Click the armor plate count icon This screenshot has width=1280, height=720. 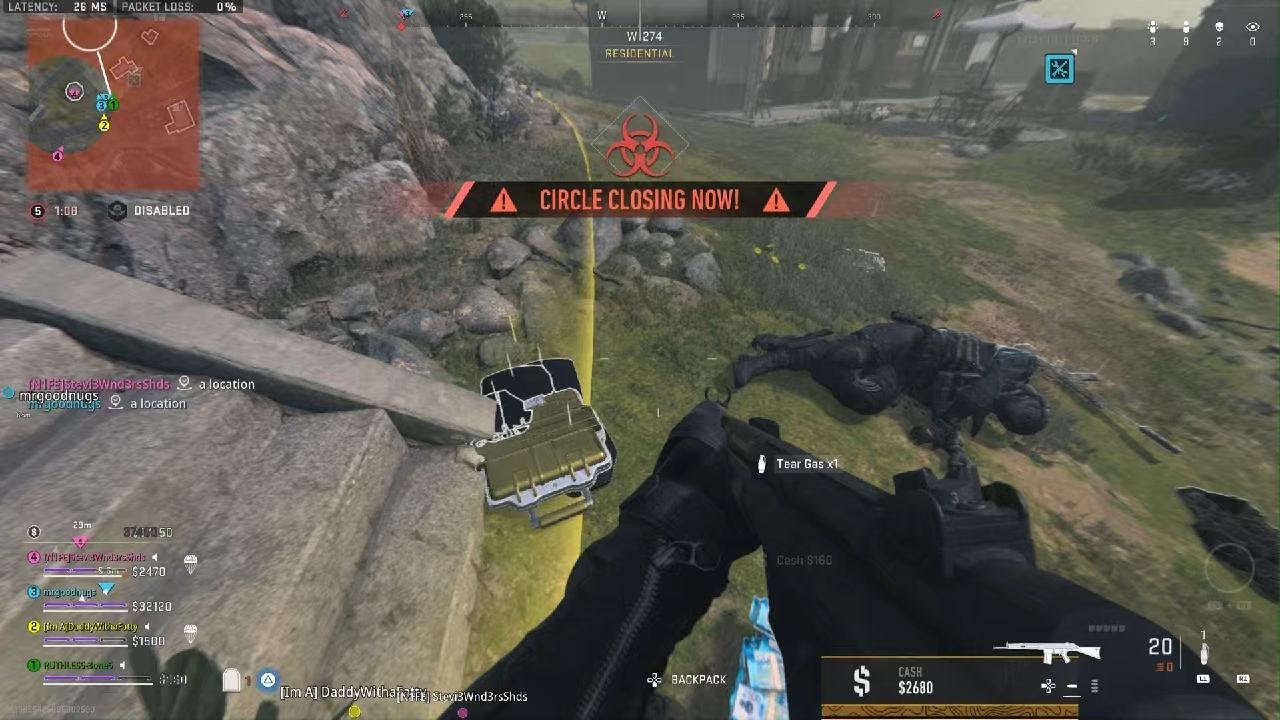[232, 680]
